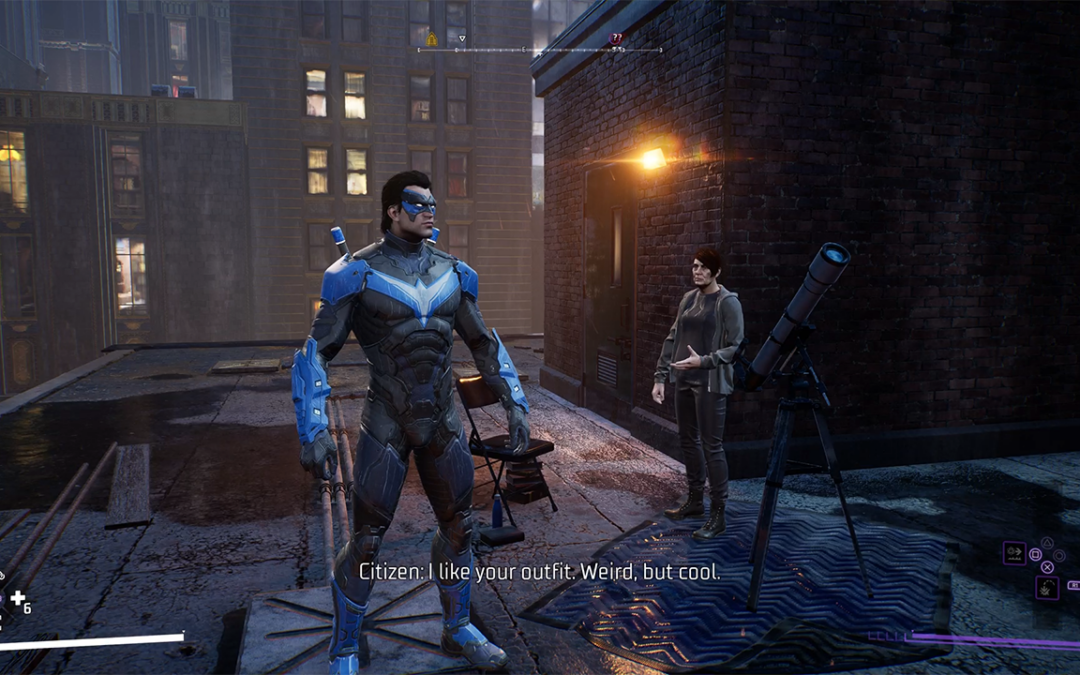
Task: Click the red question-mark marker on the compass
Action: click(616, 39)
